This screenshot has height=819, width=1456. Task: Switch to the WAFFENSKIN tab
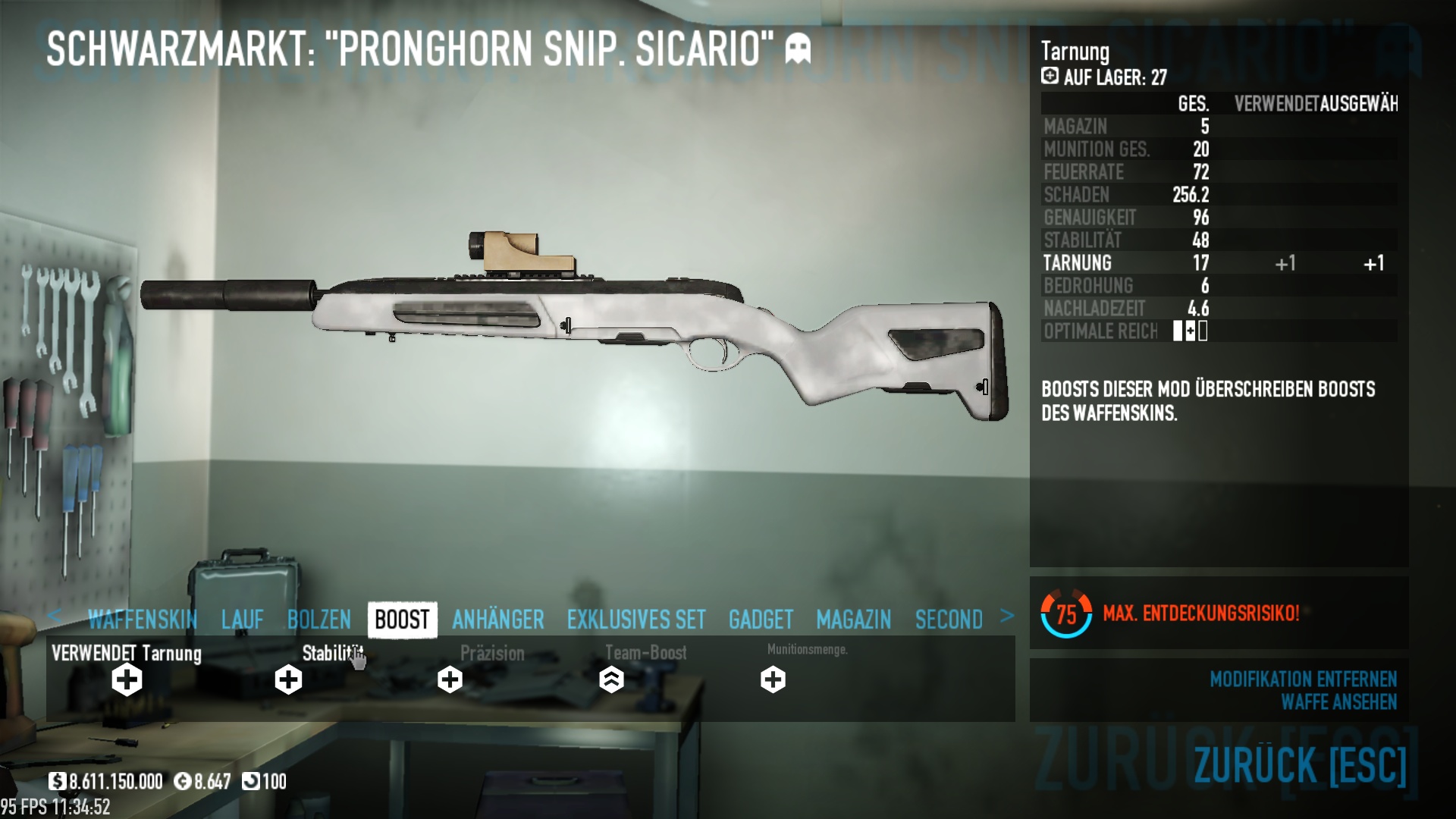[x=143, y=620]
